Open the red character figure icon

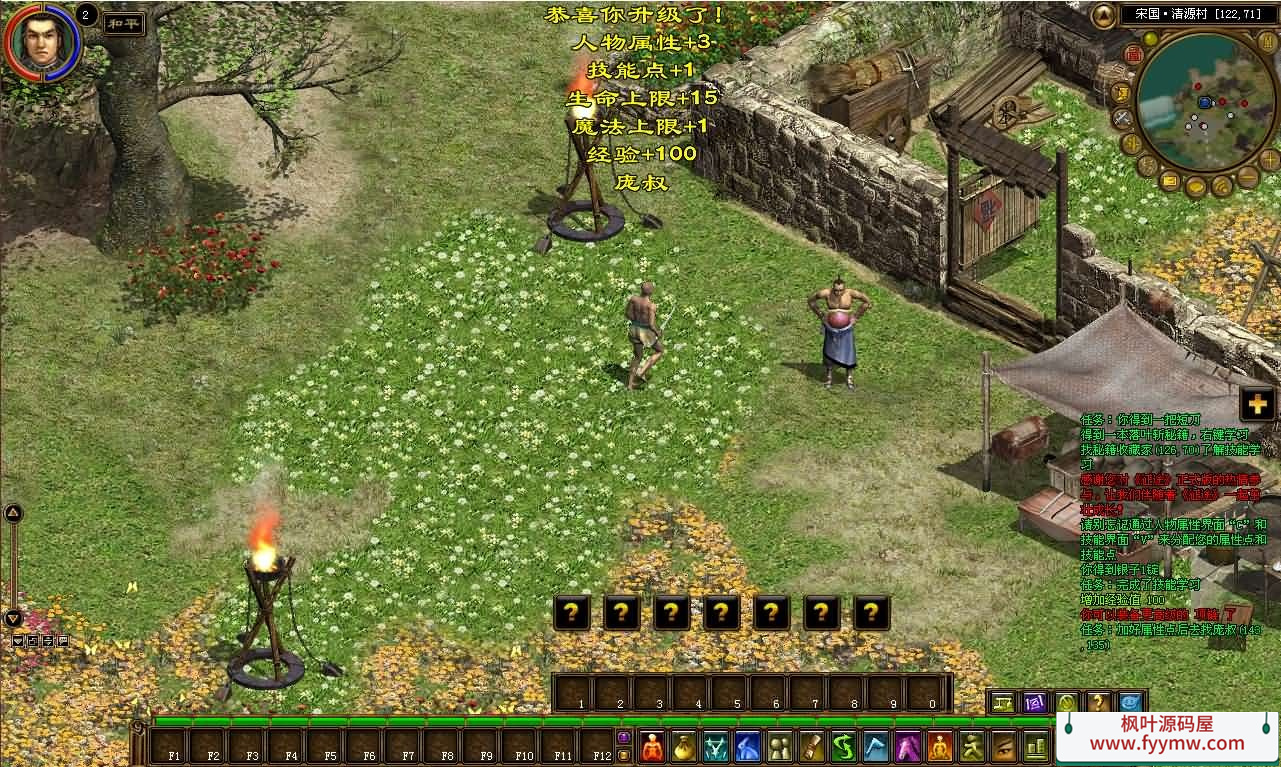click(653, 746)
